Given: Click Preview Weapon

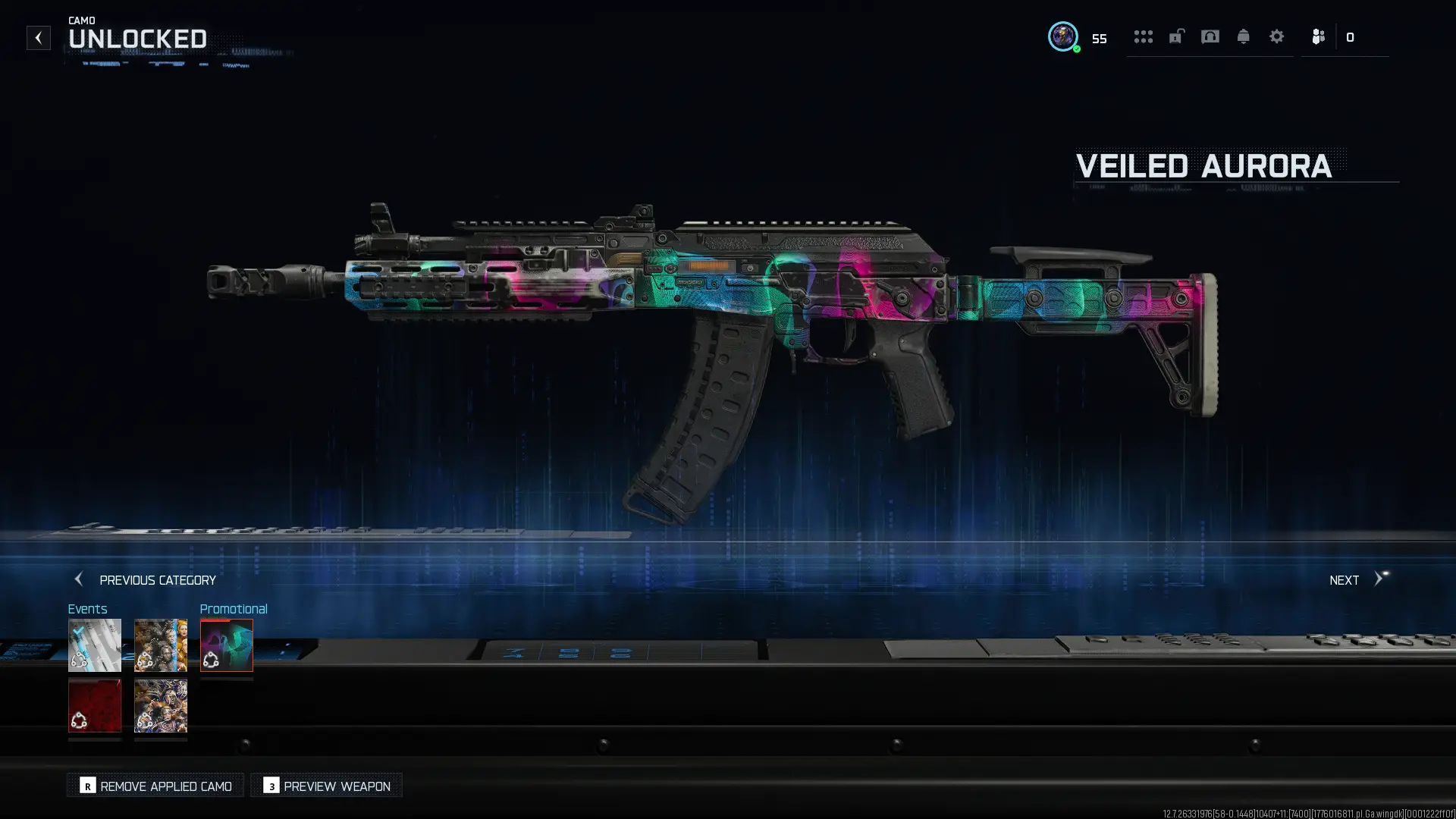Looking at the screenshot, I should (327, 786).
